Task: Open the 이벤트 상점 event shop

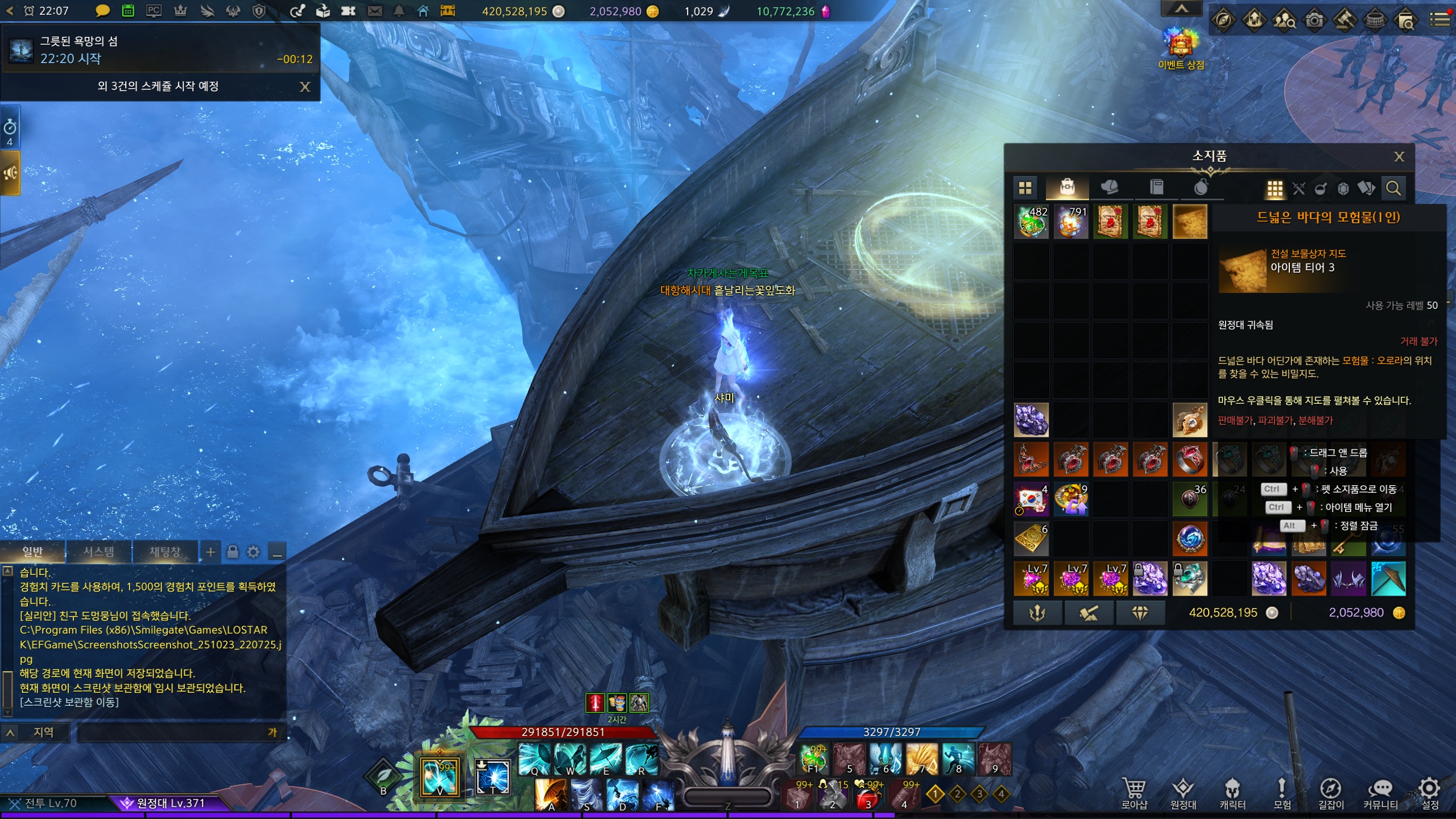Action: (x=1181, y=49)
